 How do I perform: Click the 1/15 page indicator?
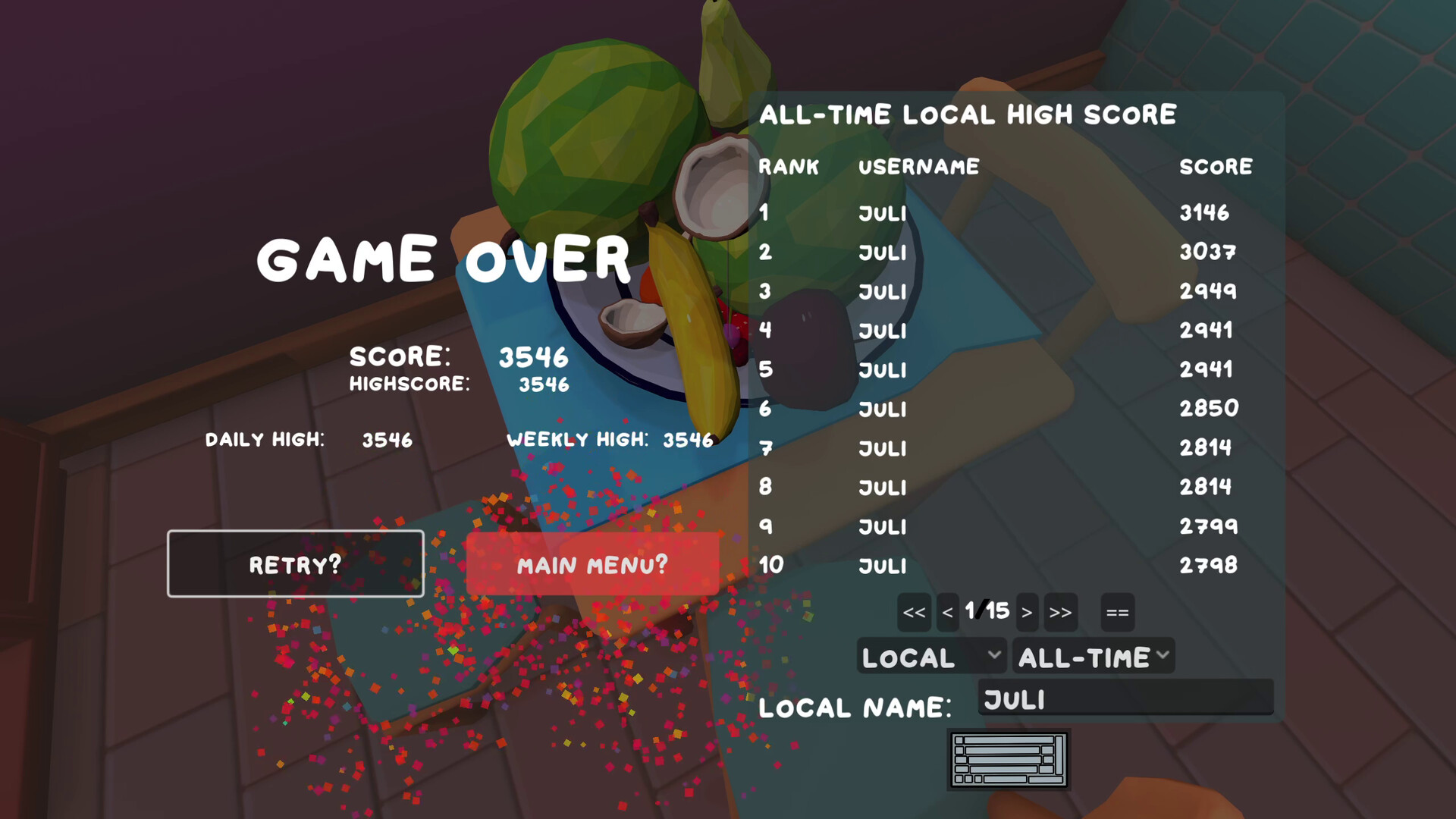pyautogui.click(x=987, y=611)
